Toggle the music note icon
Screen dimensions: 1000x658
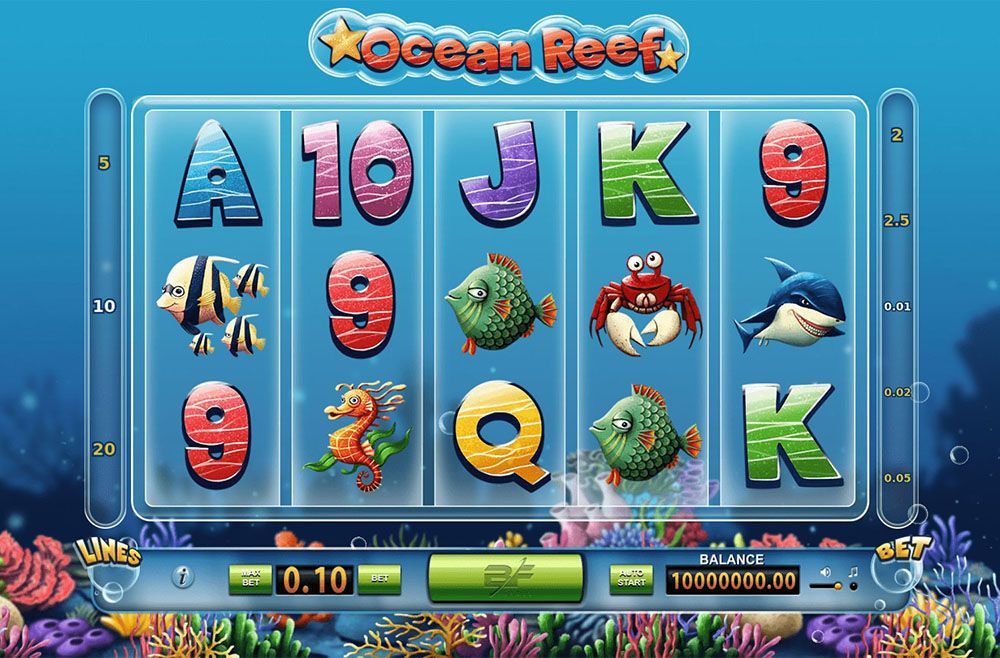(x=852, y=573)
